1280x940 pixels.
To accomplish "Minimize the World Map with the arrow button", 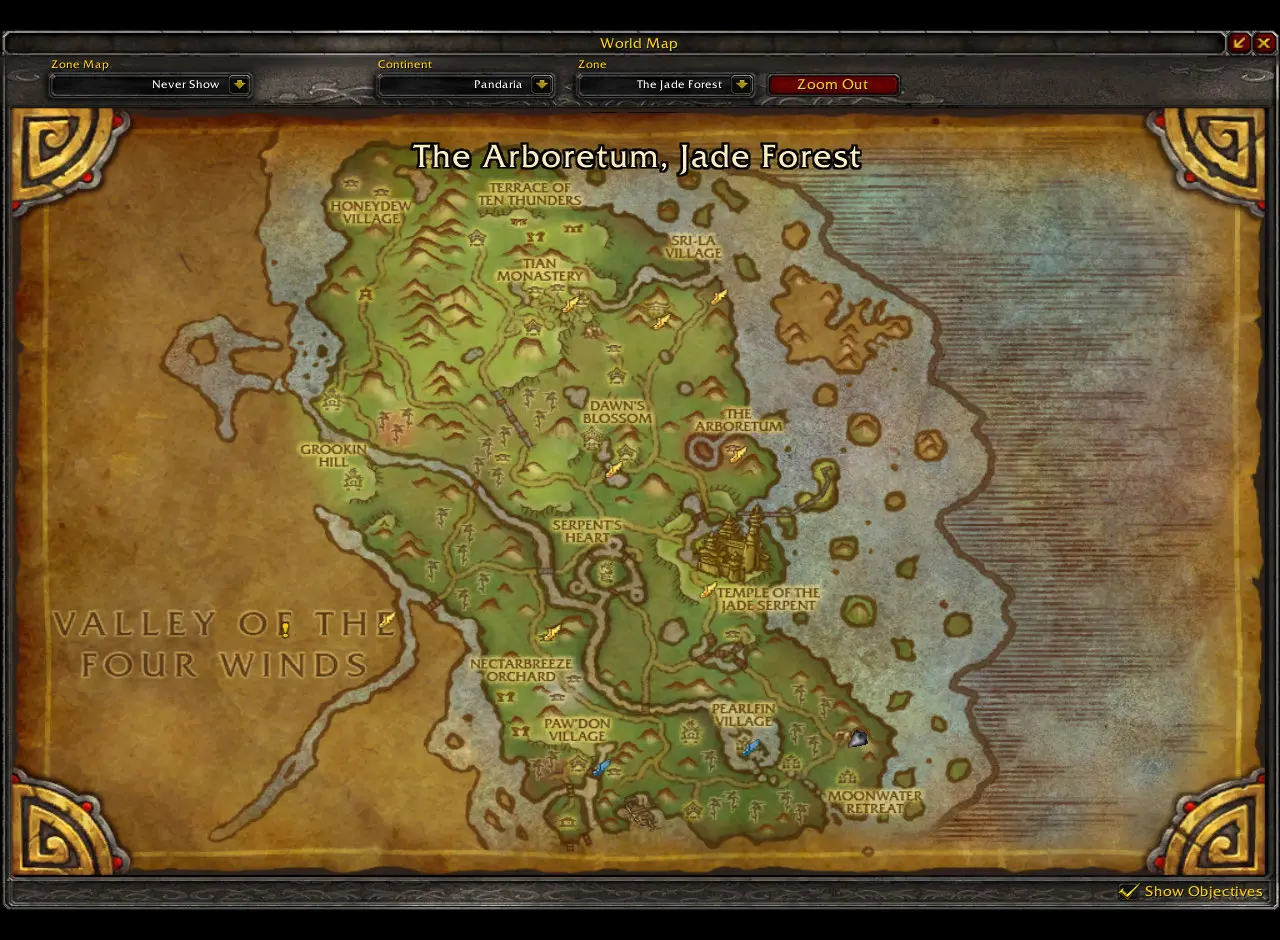I will (1240, 42).
